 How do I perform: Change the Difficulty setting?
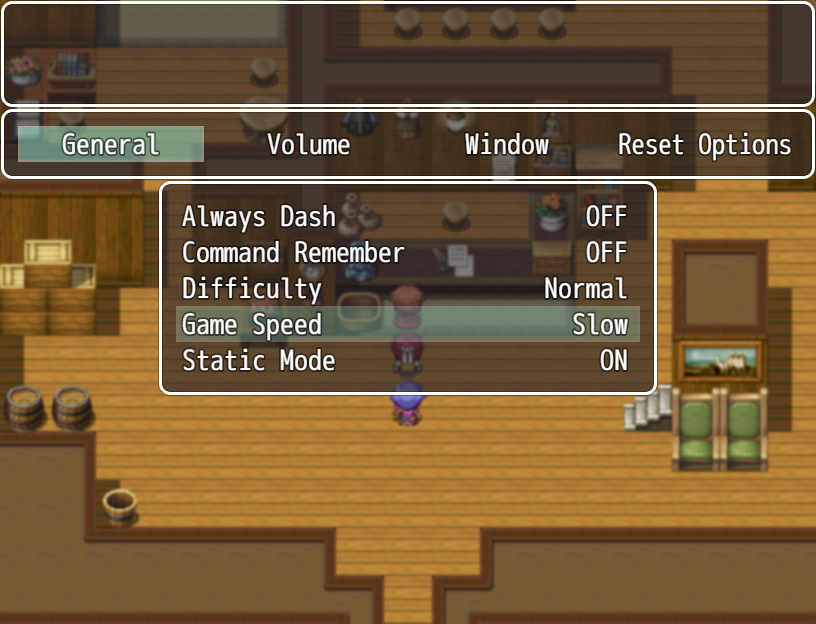[406, 289]
